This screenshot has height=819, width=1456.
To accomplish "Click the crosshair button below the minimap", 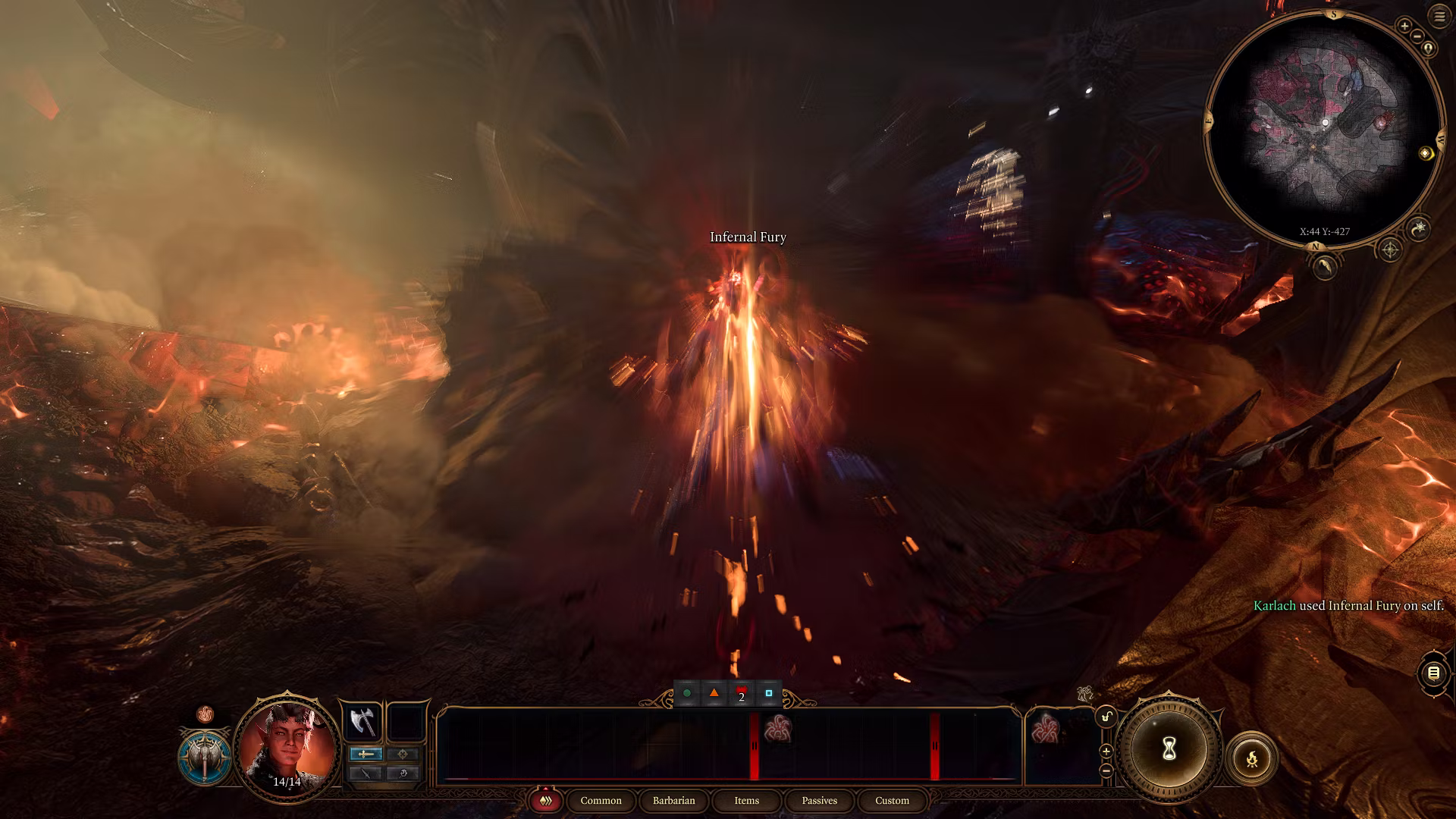I will click(x=1389, y=249).
